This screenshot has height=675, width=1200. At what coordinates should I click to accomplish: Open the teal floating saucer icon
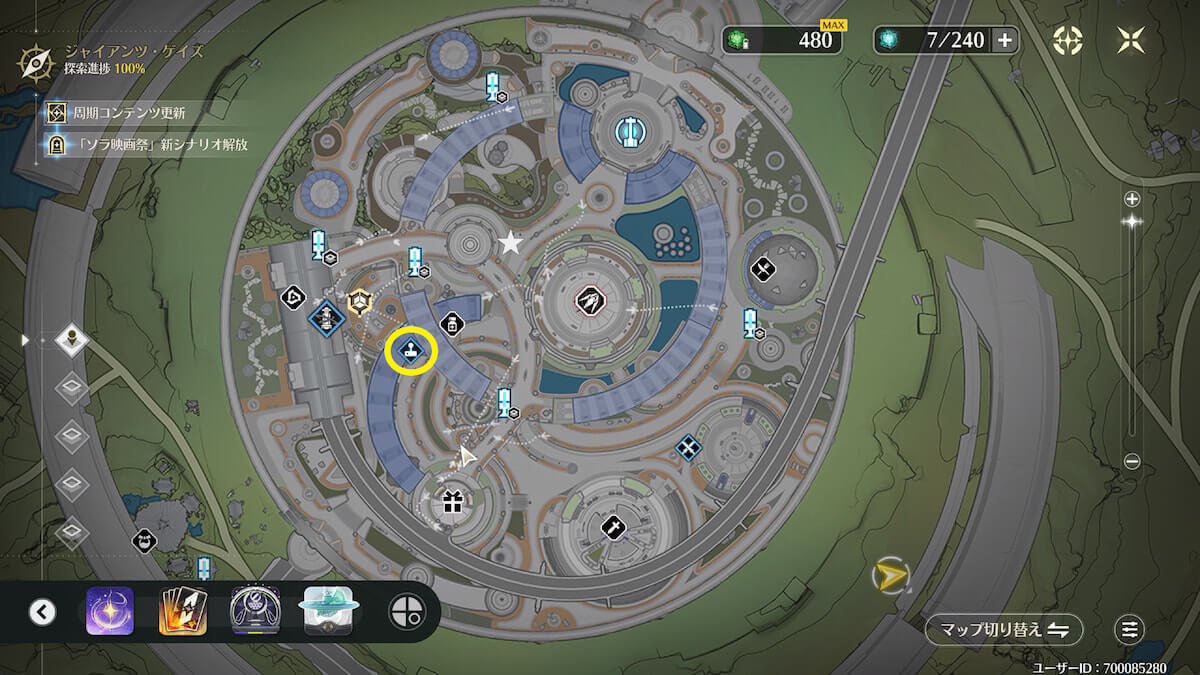click(328, 611)
